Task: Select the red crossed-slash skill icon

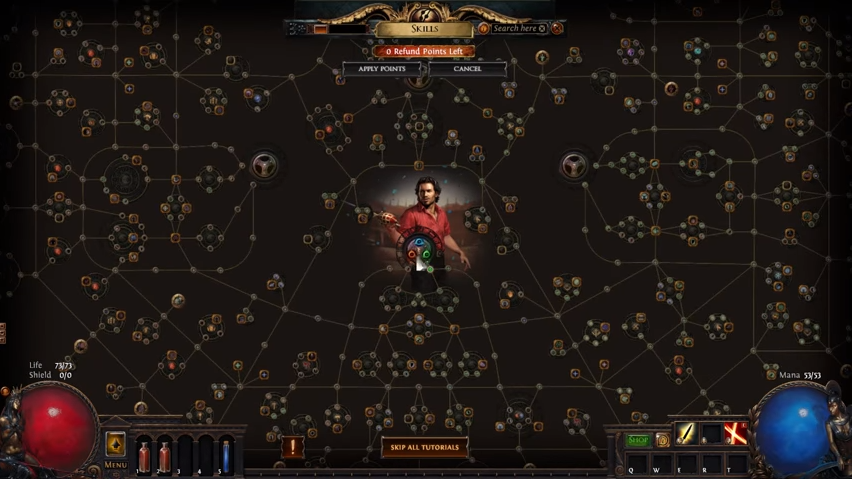Action: 735,434
